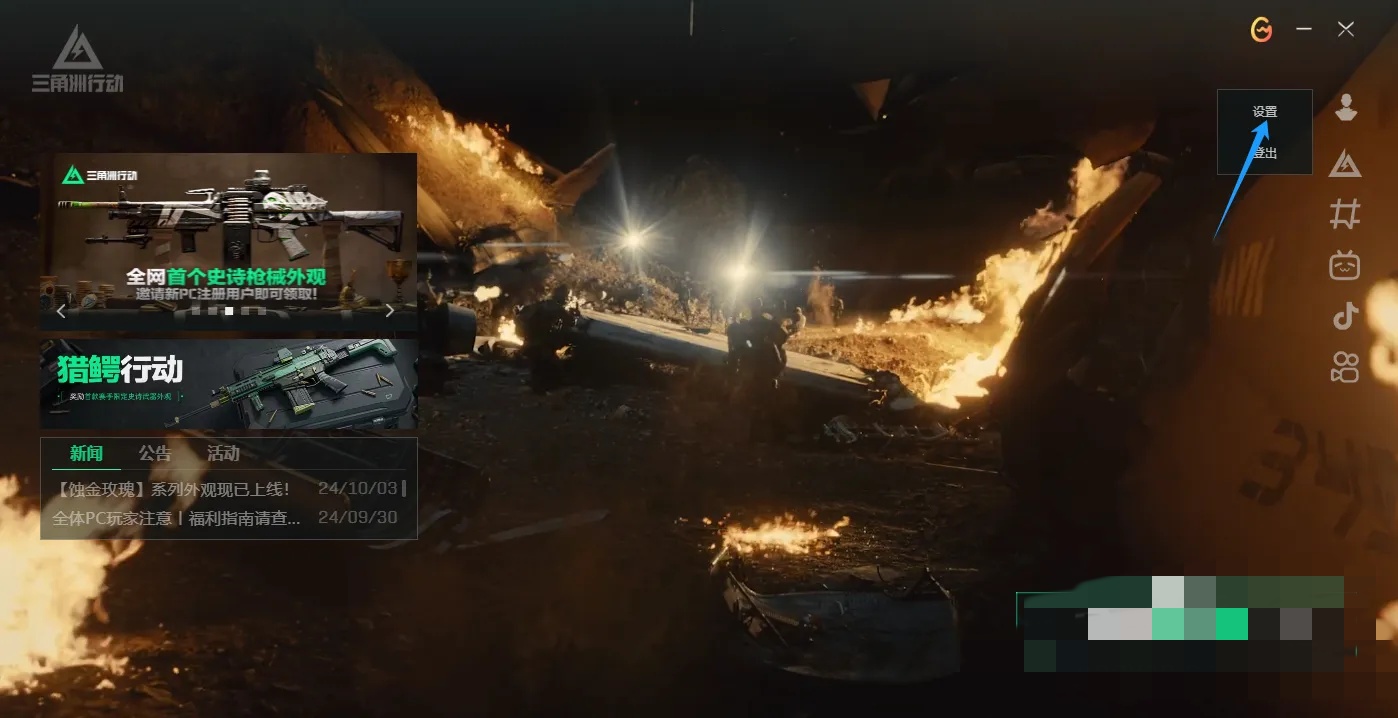The width and height of the screenshot is (1398, 718).
Task: Open the Delta Force triangle logo link
Action: 1346,163
